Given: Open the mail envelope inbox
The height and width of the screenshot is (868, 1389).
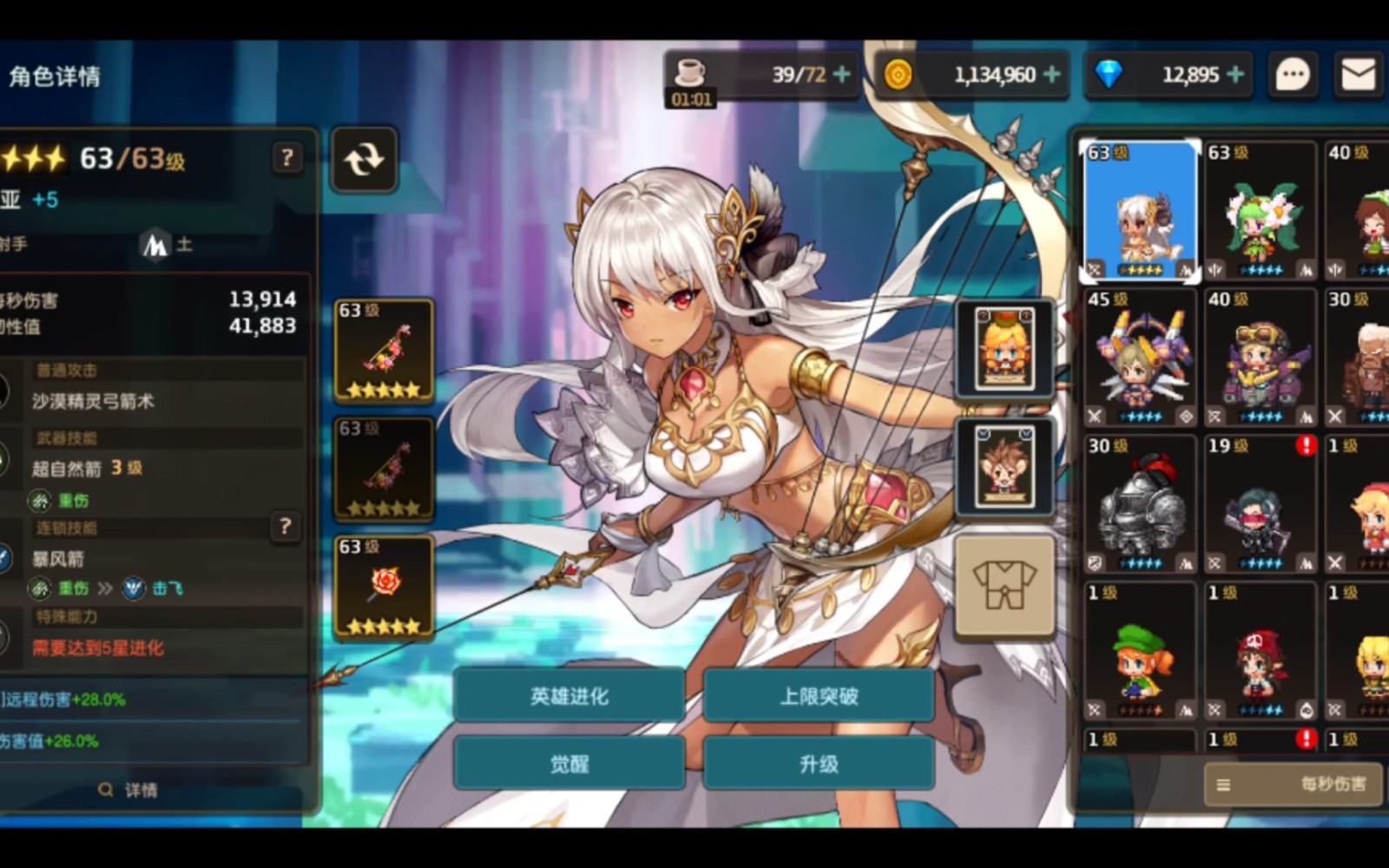Looking at the screenshot, I should pyautogui.click(x=1358, y=75).
